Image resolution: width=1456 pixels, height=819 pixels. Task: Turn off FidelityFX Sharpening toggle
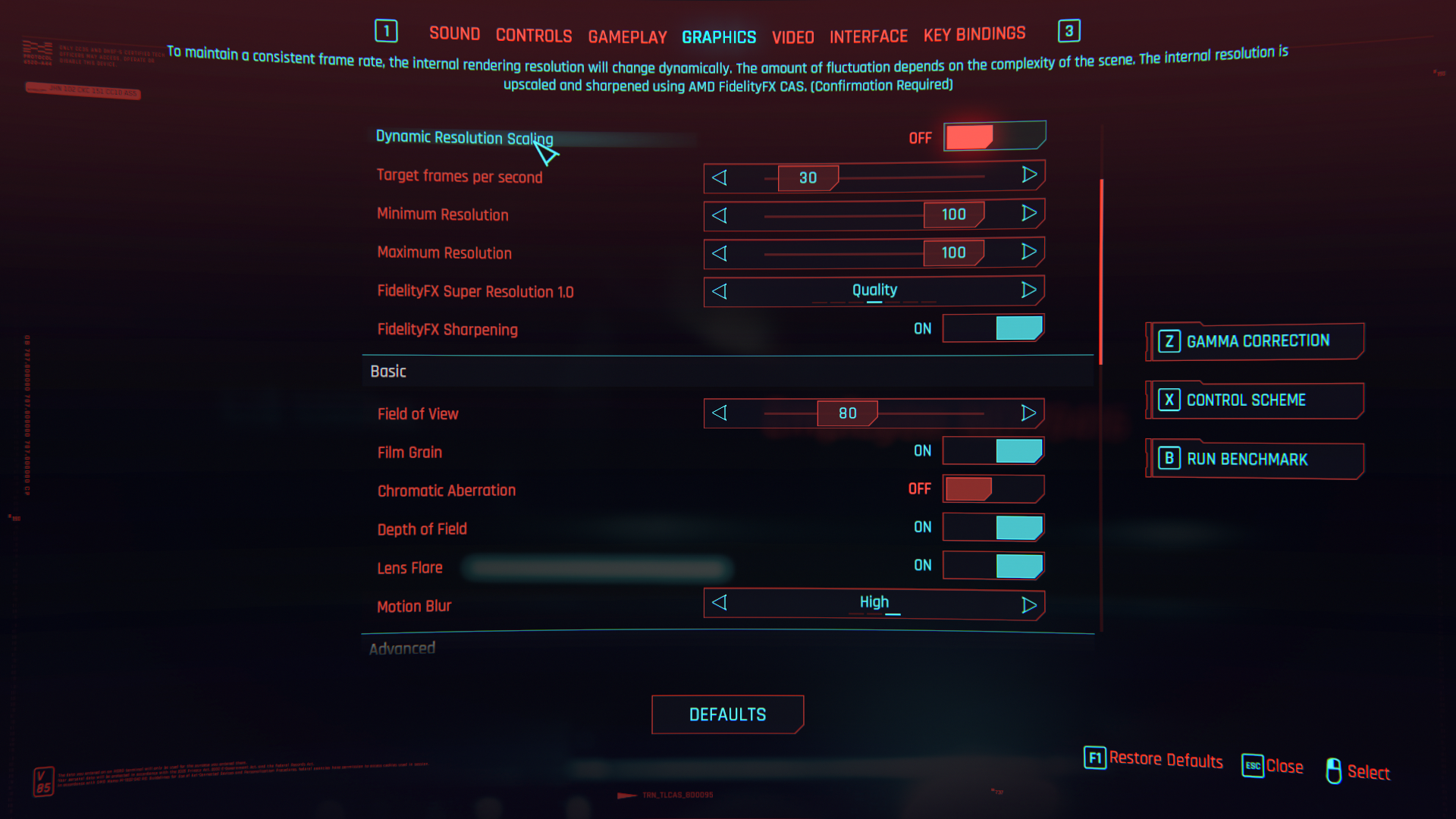pos(993,328)
